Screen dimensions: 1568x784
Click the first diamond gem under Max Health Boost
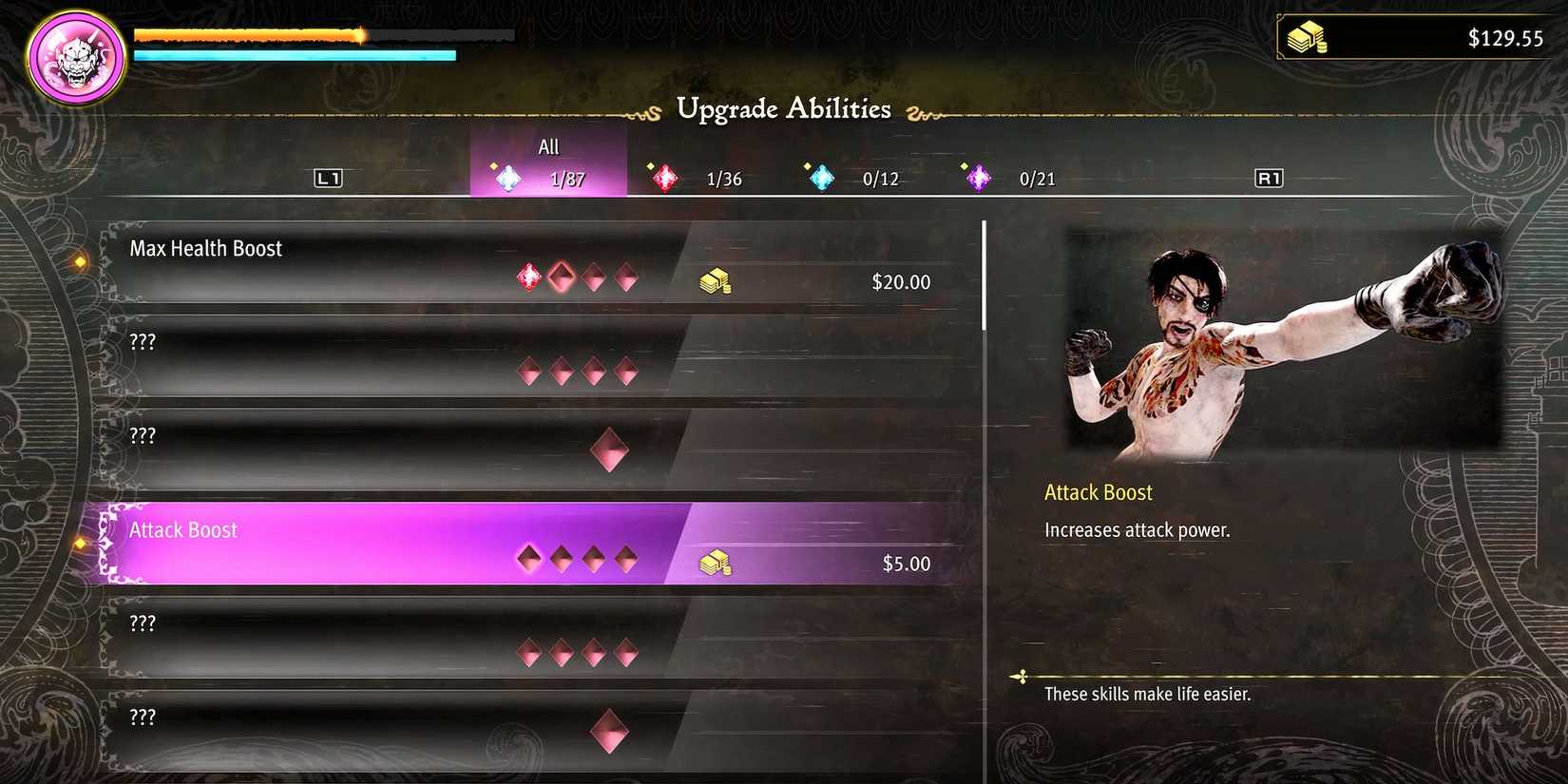[528, 277]
